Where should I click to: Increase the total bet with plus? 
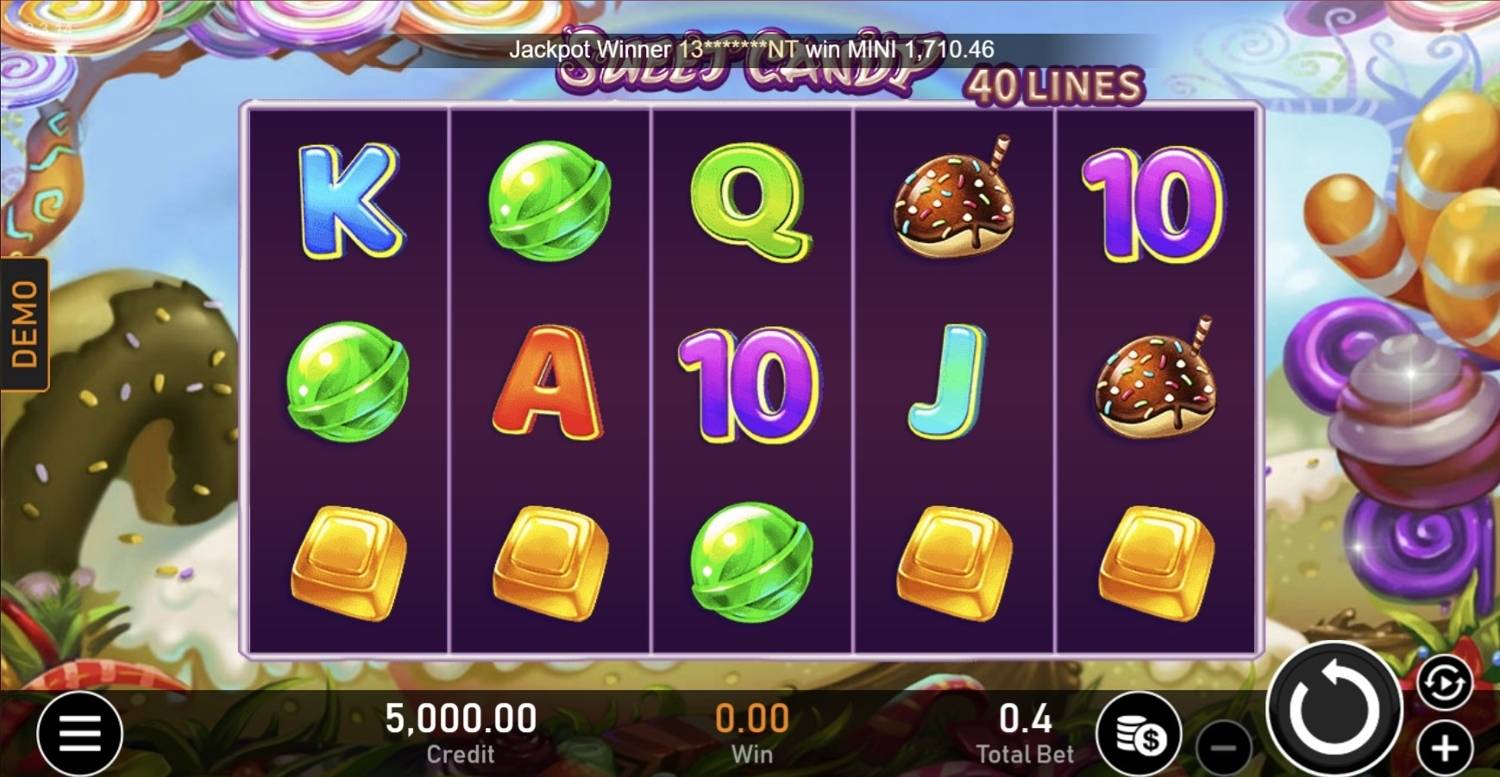tap(1444, 747)
